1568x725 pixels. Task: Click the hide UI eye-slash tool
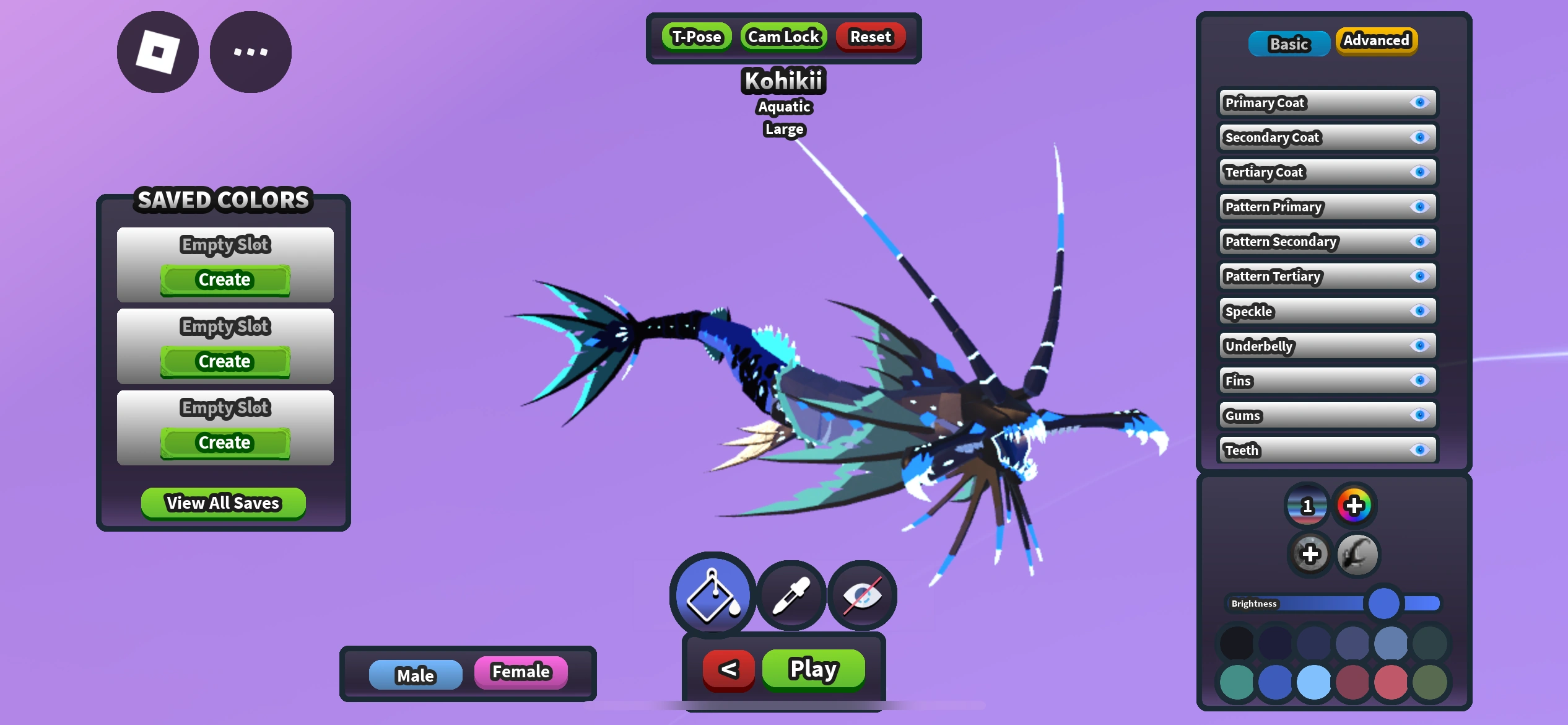864,595
